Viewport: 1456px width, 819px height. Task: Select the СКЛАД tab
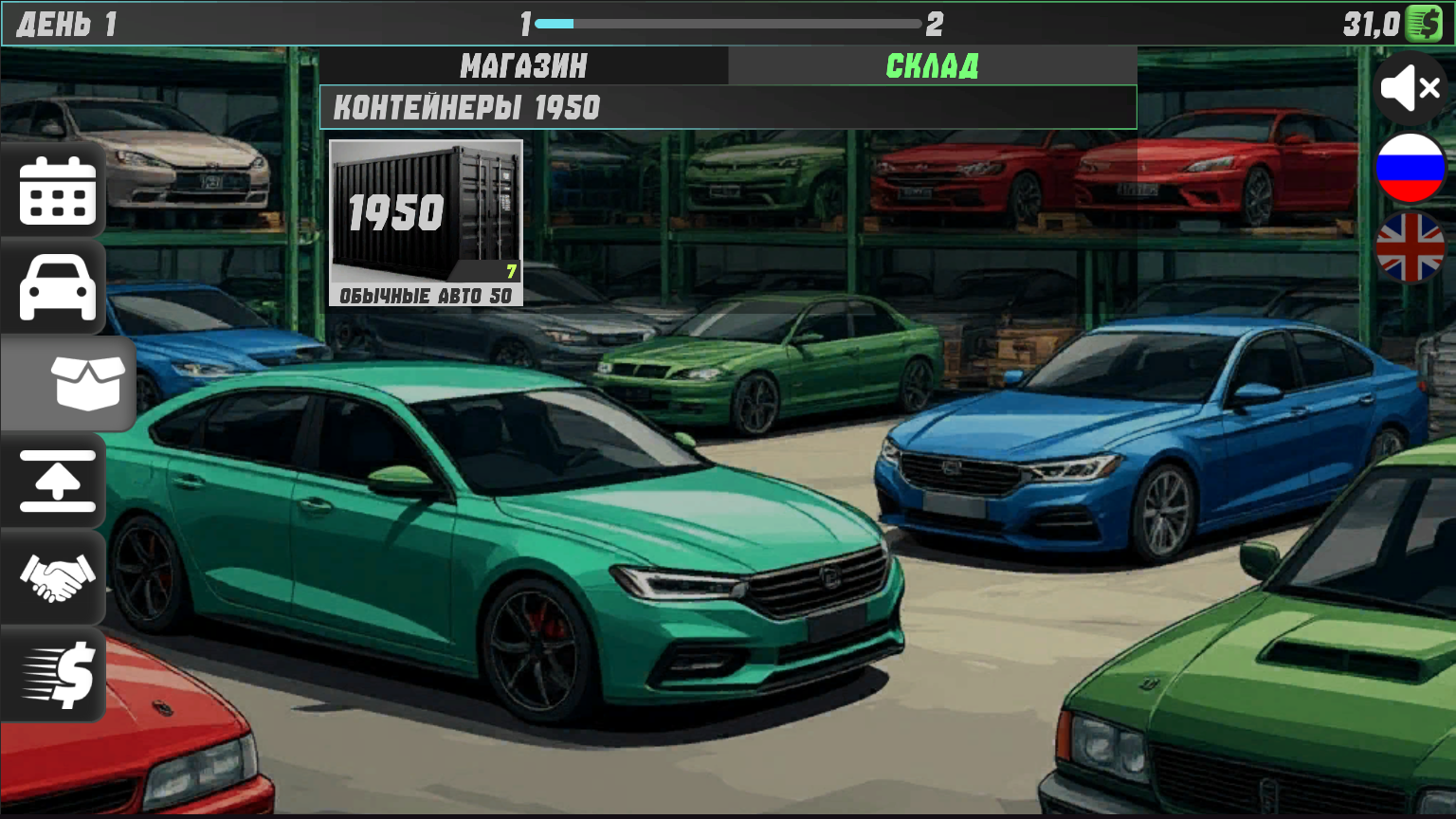(933, 65)
